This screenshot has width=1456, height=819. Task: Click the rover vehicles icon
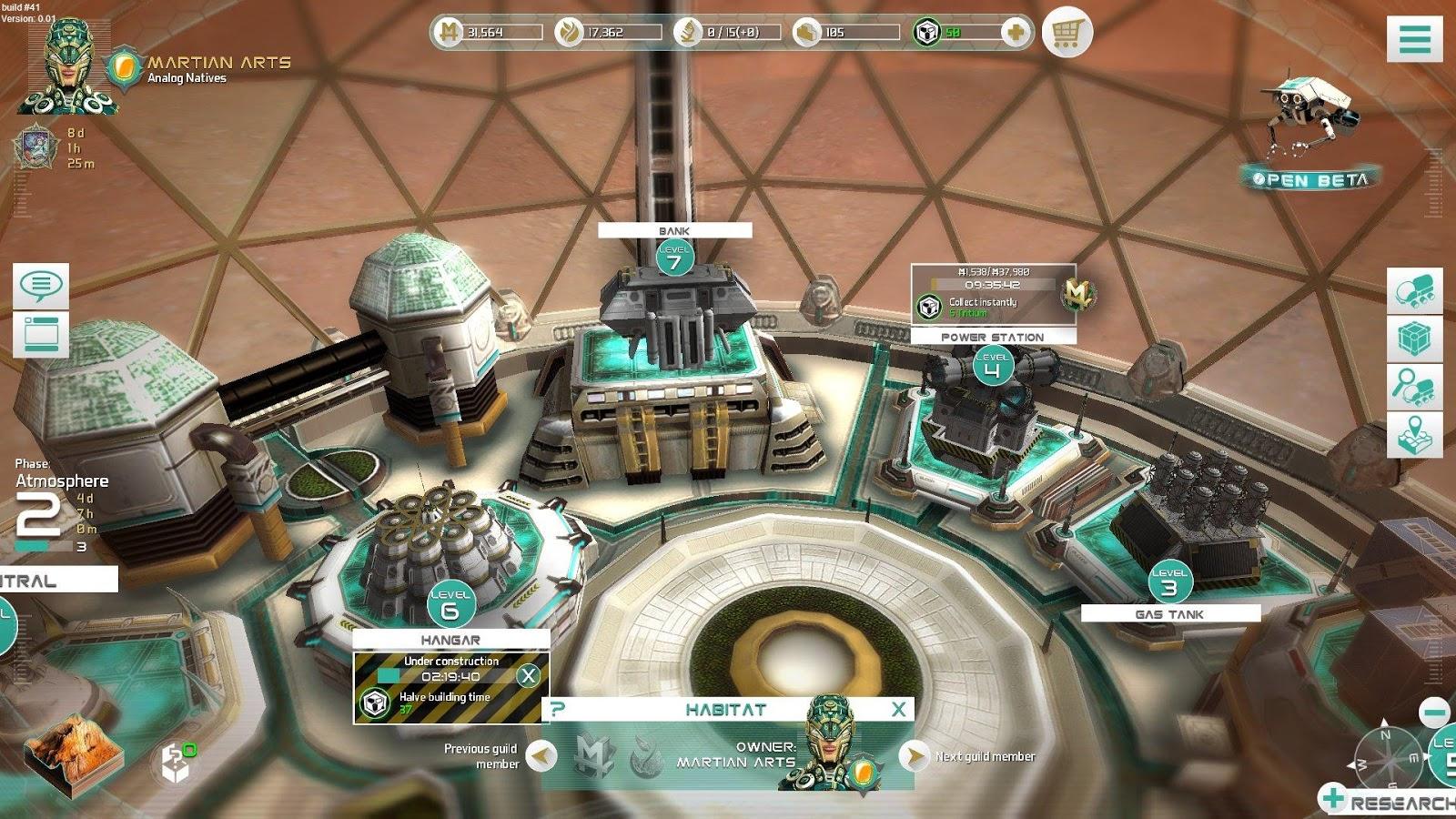[1414, 291]
